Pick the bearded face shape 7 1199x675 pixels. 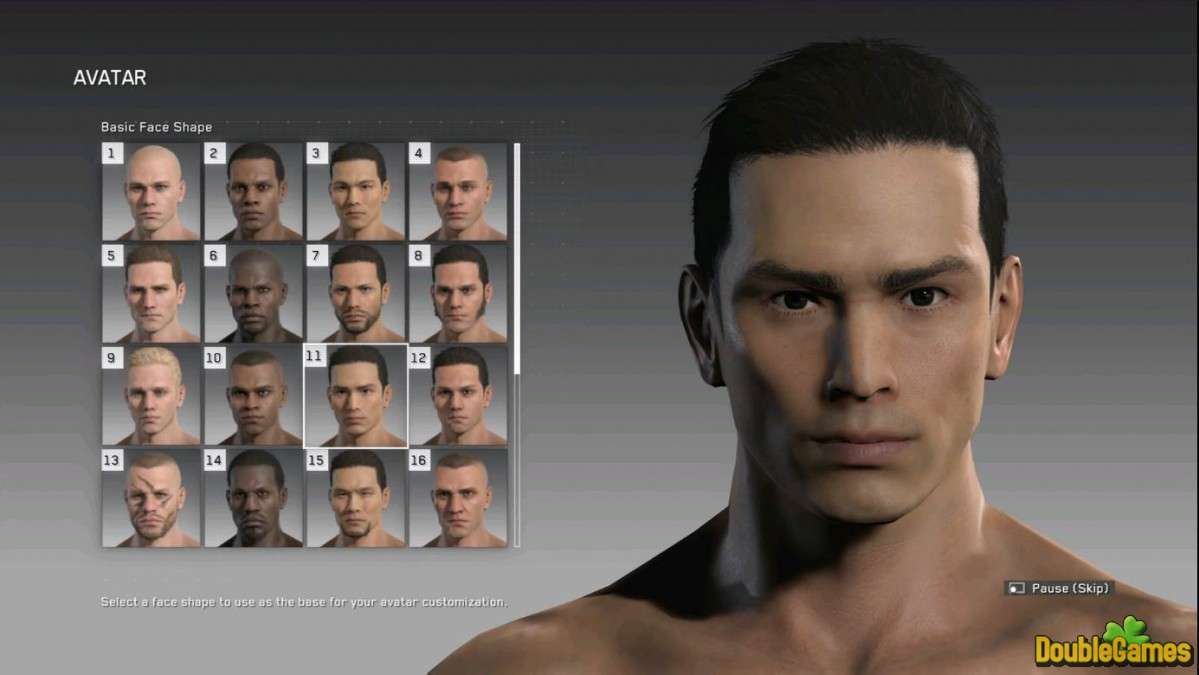[x=356, y=294]
